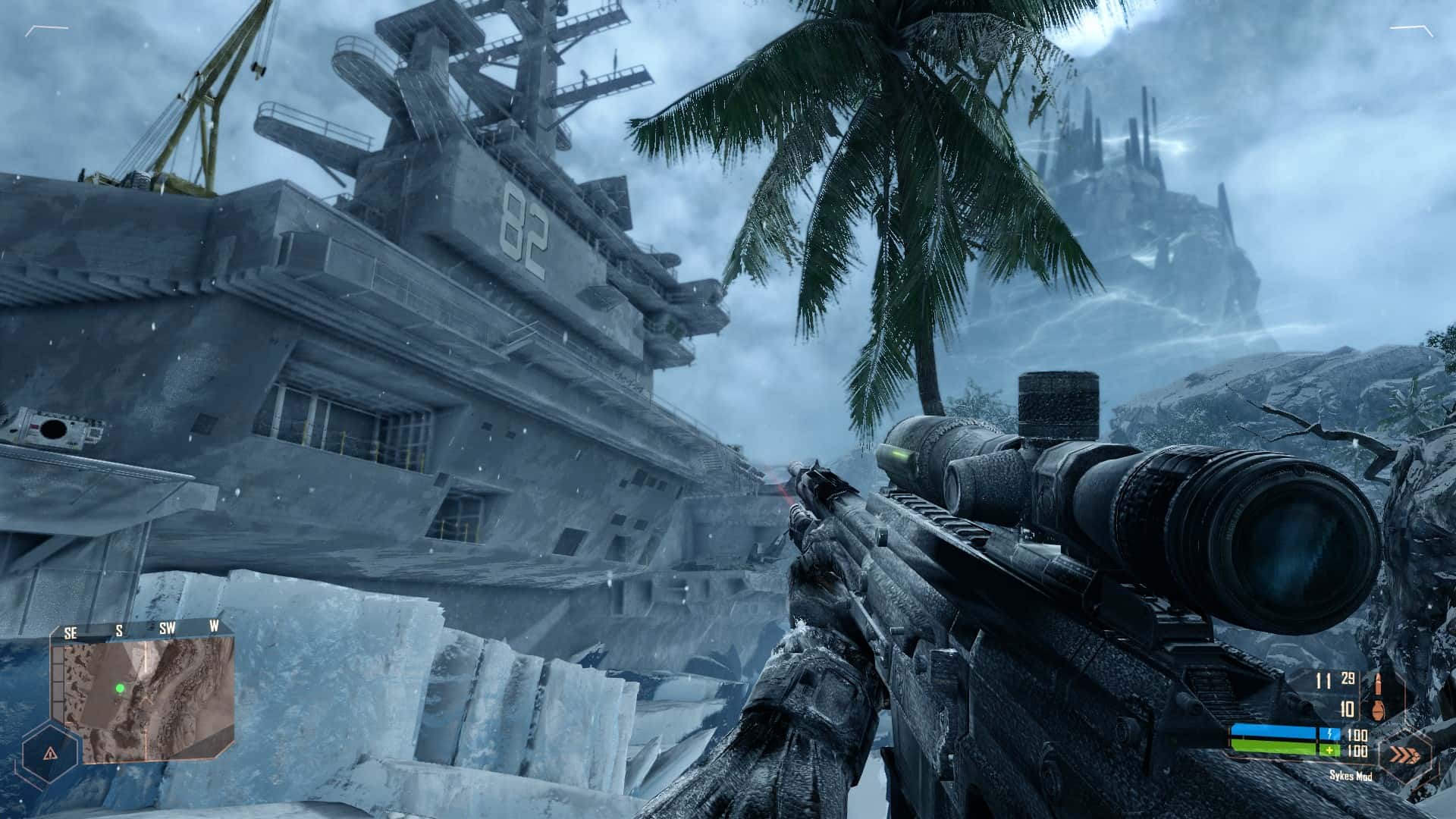Select the SE heading on the compass strip
This screenshot has height=819, width=1456.
(x=71, y=630)
